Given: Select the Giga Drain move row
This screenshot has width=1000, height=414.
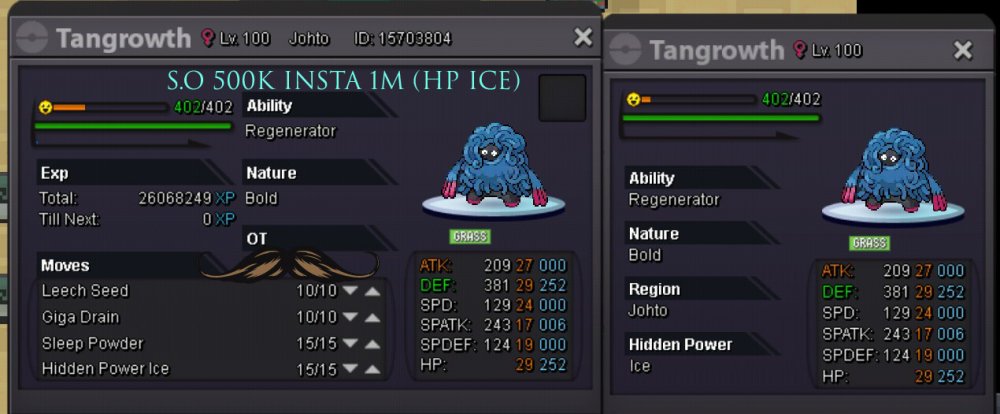Looking at the screenshot, I should (80, 317).
